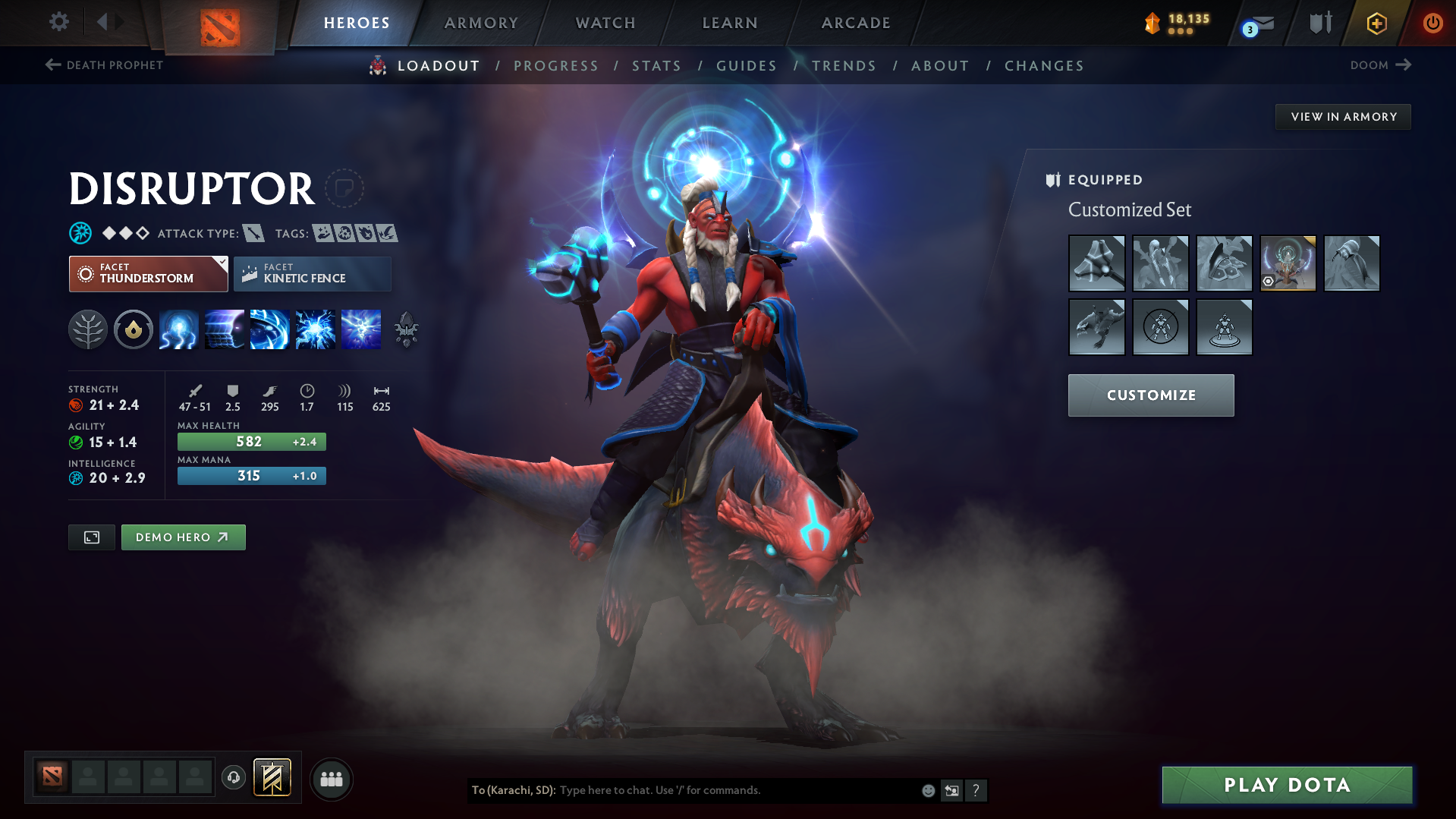Select the Kinetic Field ability icon

269,329
